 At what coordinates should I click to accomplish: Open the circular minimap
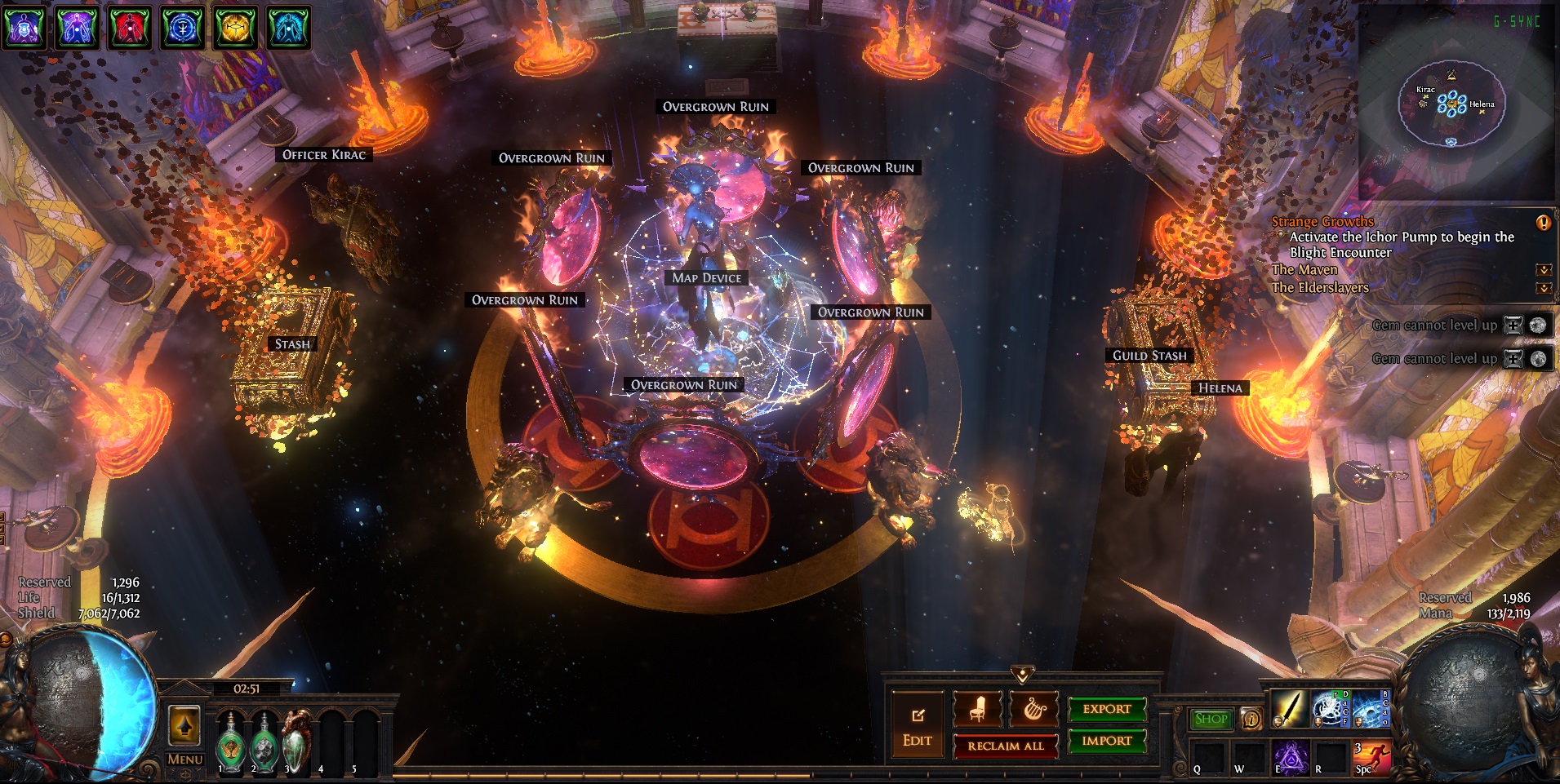click(1451, 104)
